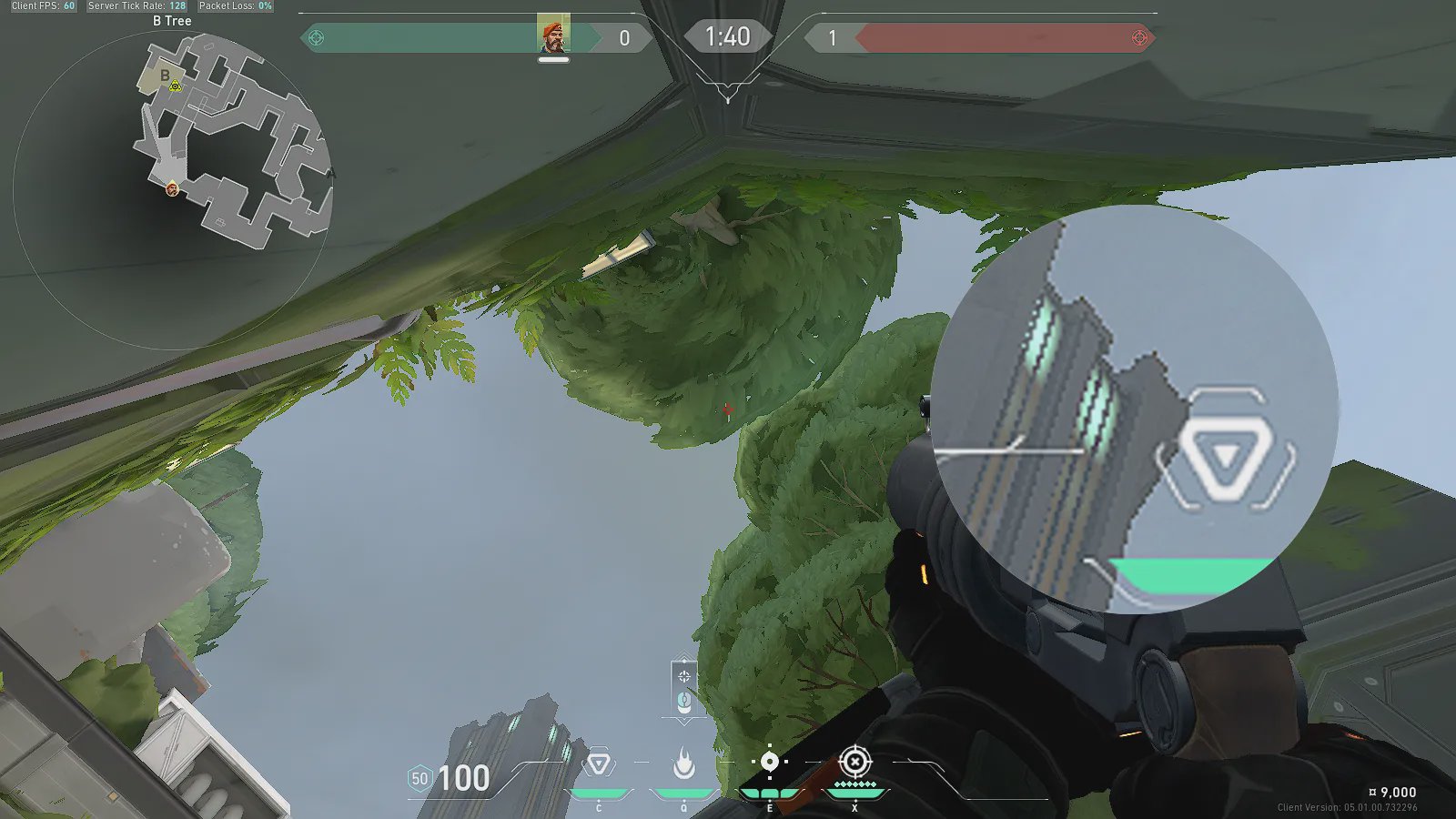This screenshot has width=1456, height=819.
Task: Activate the Sky Smoke ability
Action: click(769, 763)
